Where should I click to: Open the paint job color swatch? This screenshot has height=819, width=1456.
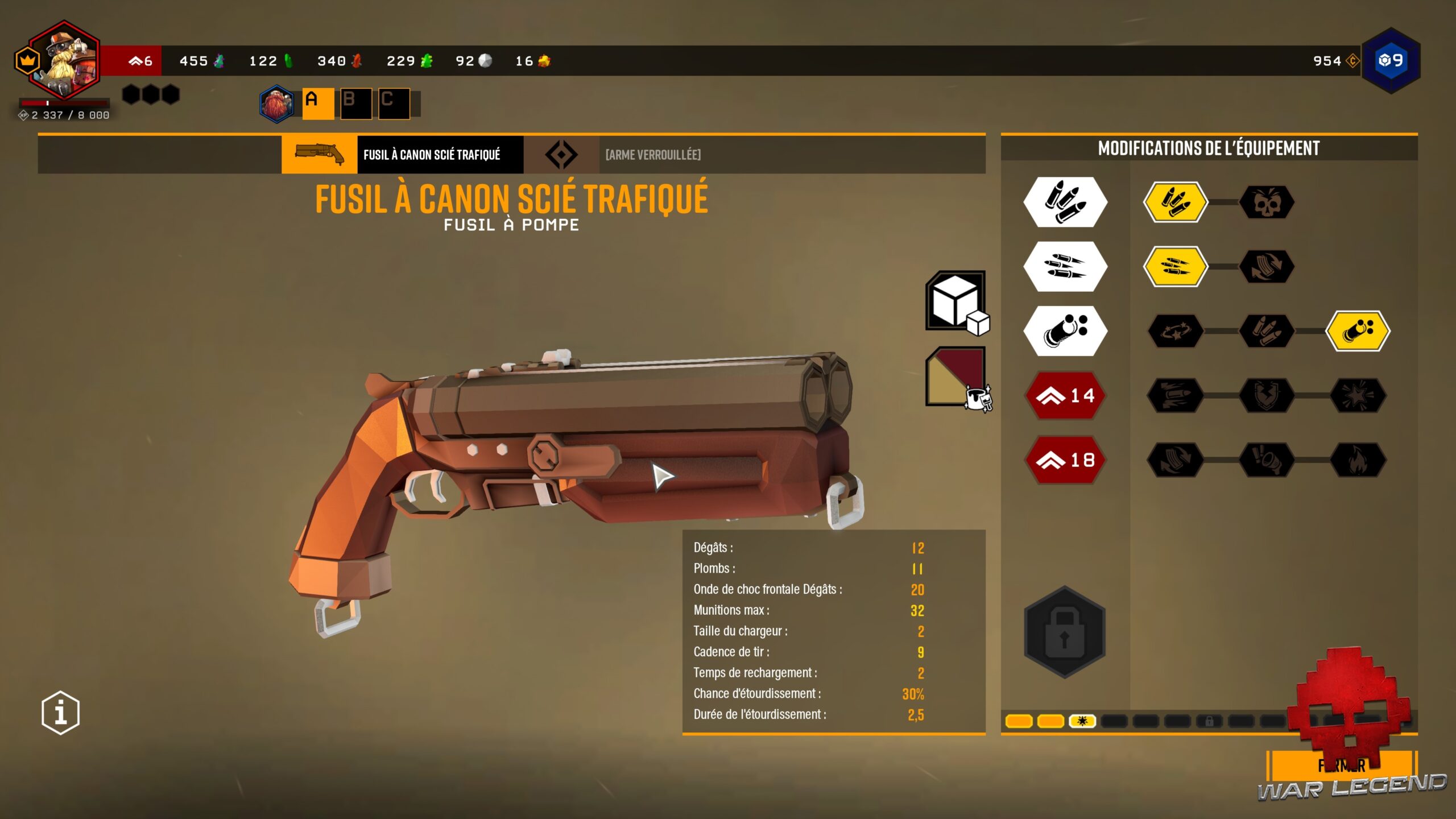(957, 377)
